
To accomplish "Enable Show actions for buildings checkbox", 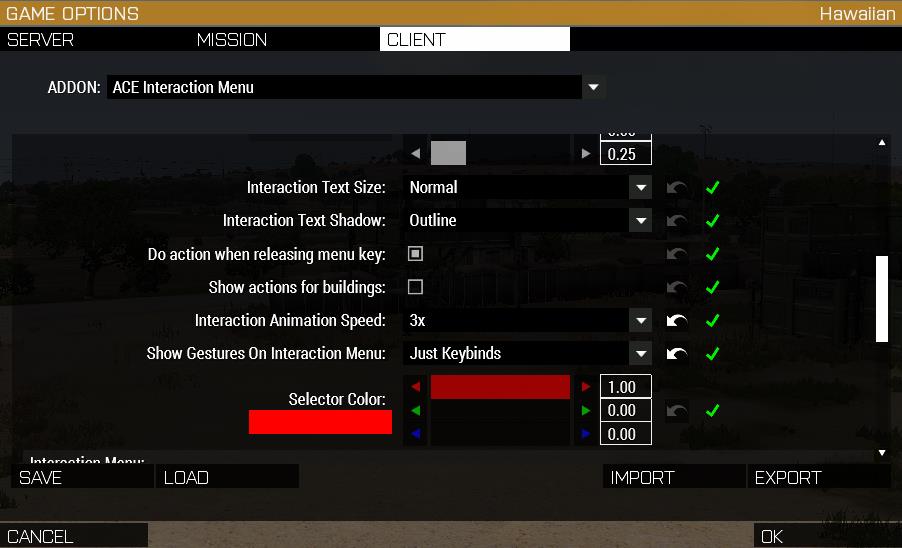I will [x=416, y=287].
